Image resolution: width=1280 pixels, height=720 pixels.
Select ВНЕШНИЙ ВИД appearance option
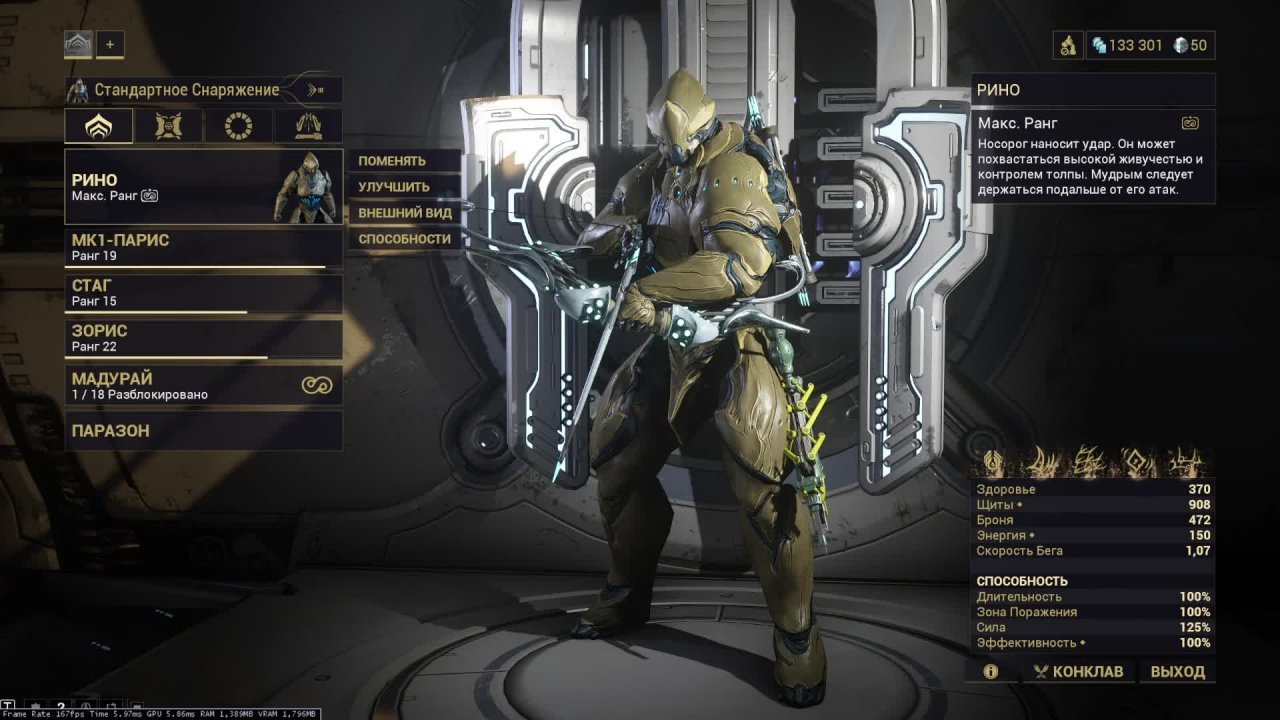[x=405, y=213]
